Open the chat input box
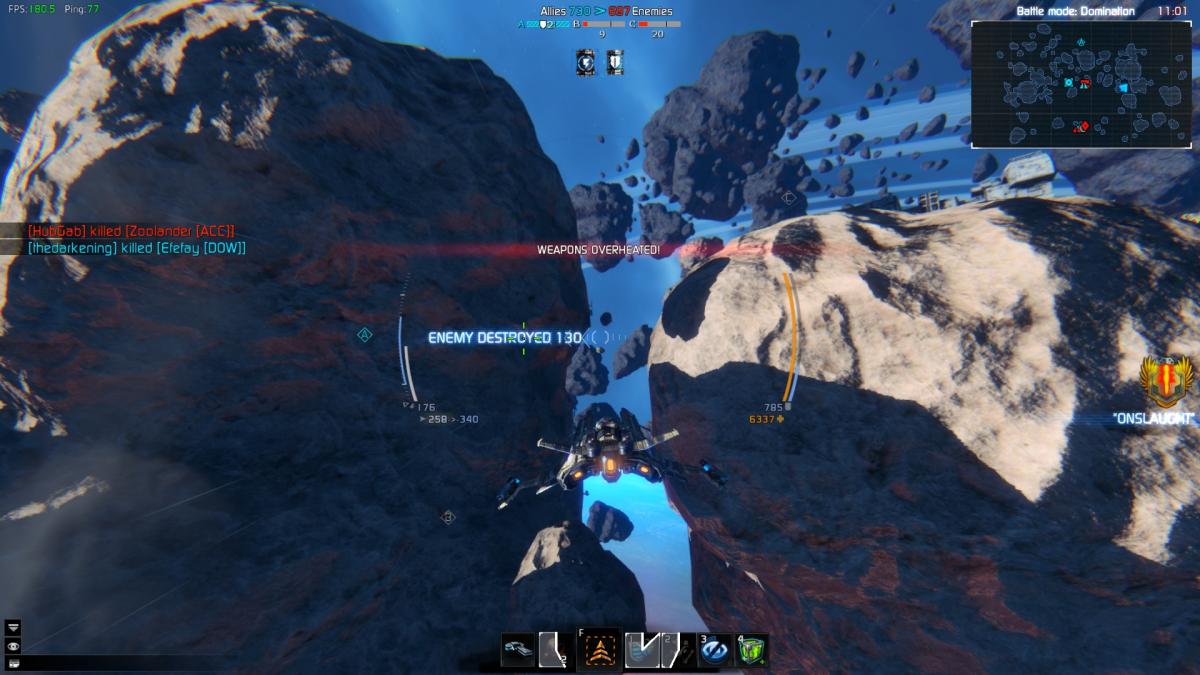 [x=13, y=662]
